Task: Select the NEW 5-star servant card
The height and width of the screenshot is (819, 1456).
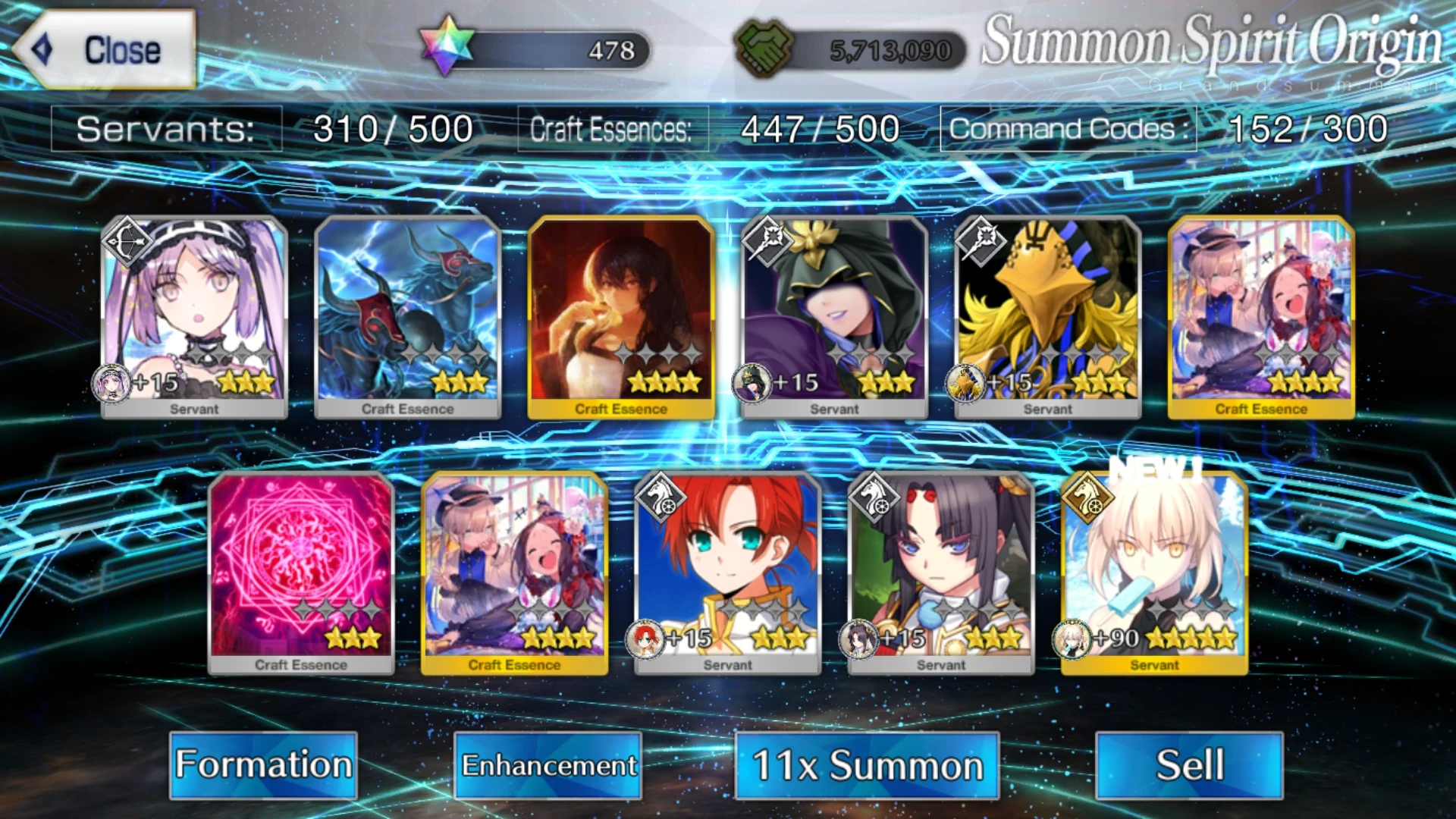Action: pos(1151,569)
